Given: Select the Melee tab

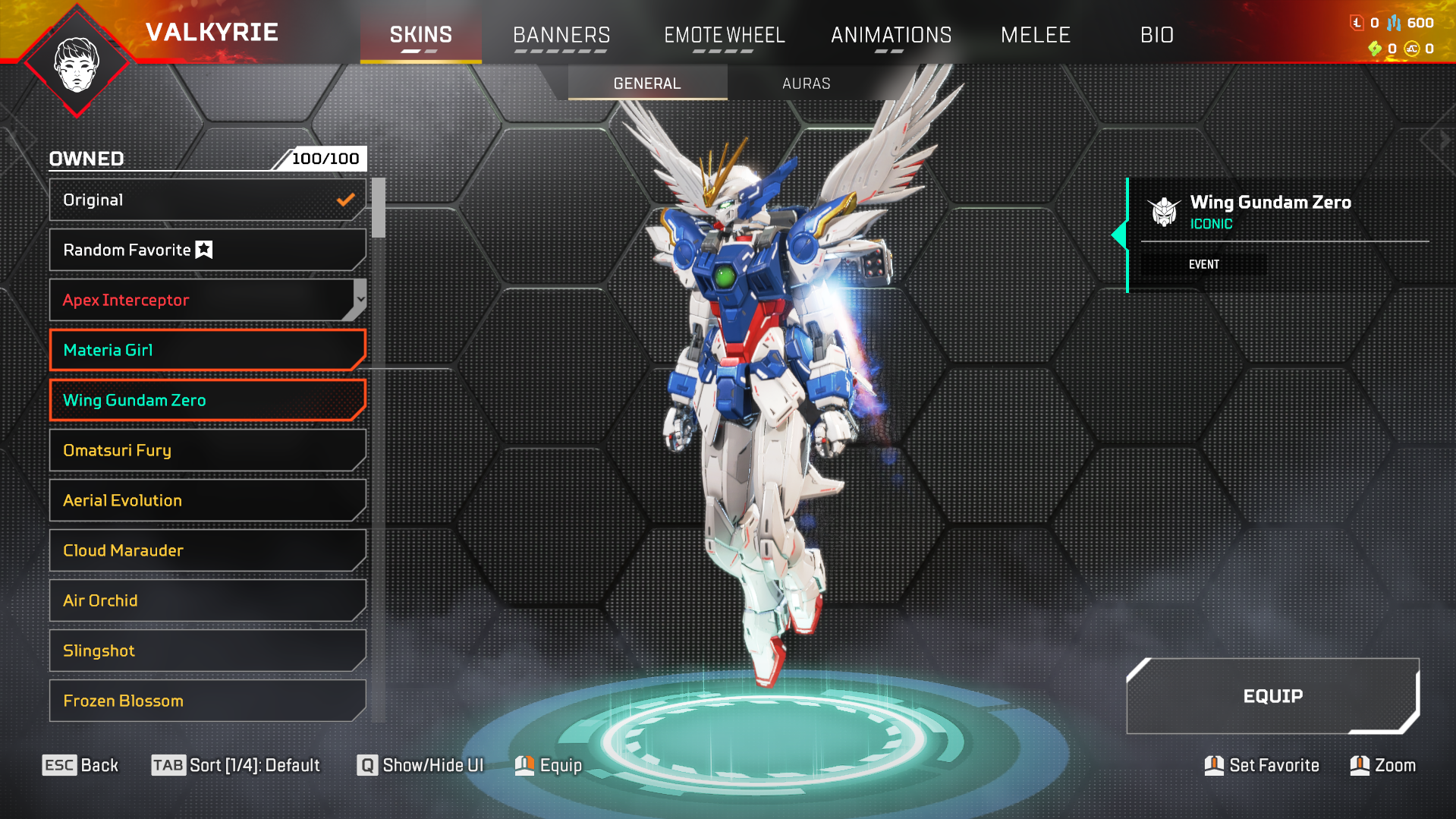Looking at the screenshot, I should [x=1035, y=35].
